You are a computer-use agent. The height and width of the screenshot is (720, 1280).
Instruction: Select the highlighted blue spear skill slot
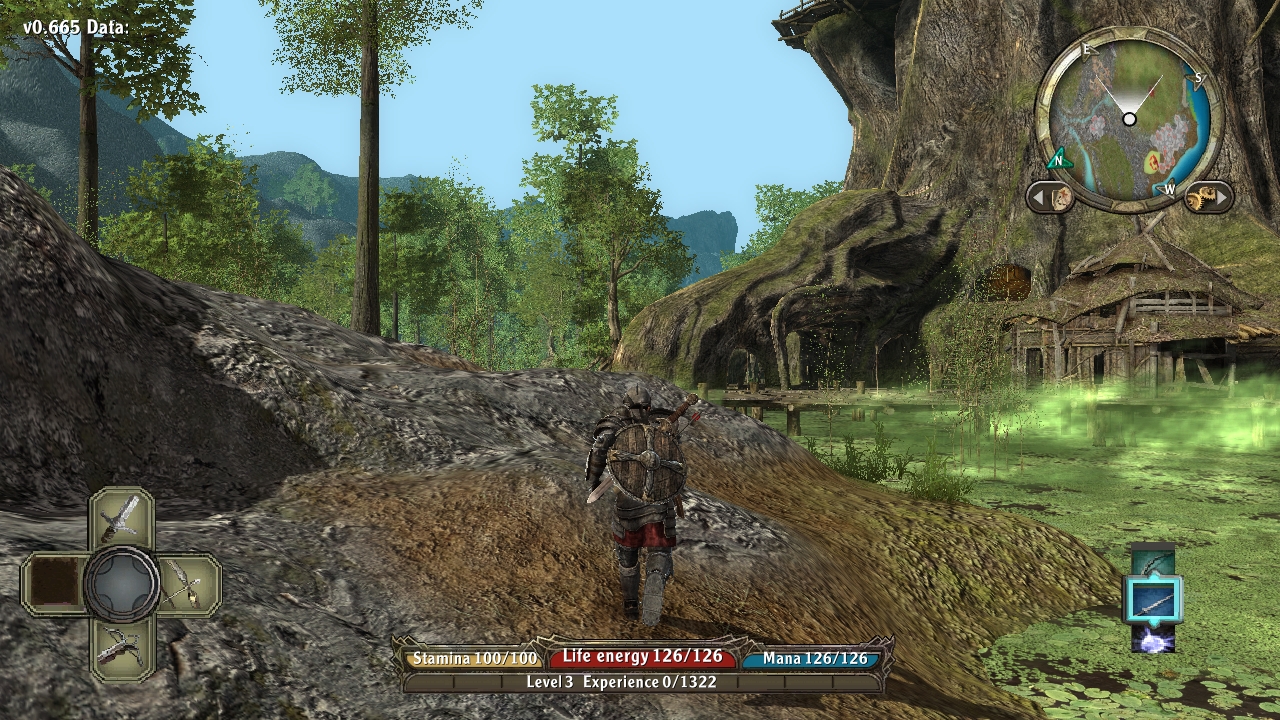click(1152, 600)
